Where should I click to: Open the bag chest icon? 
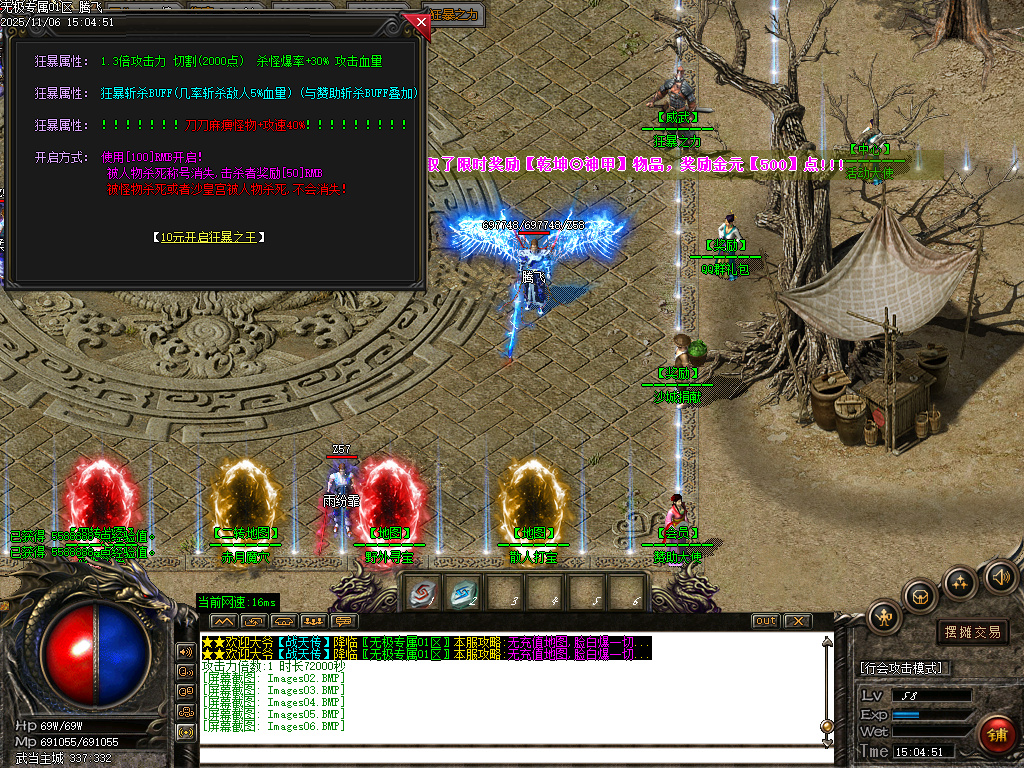click(920, 596)
